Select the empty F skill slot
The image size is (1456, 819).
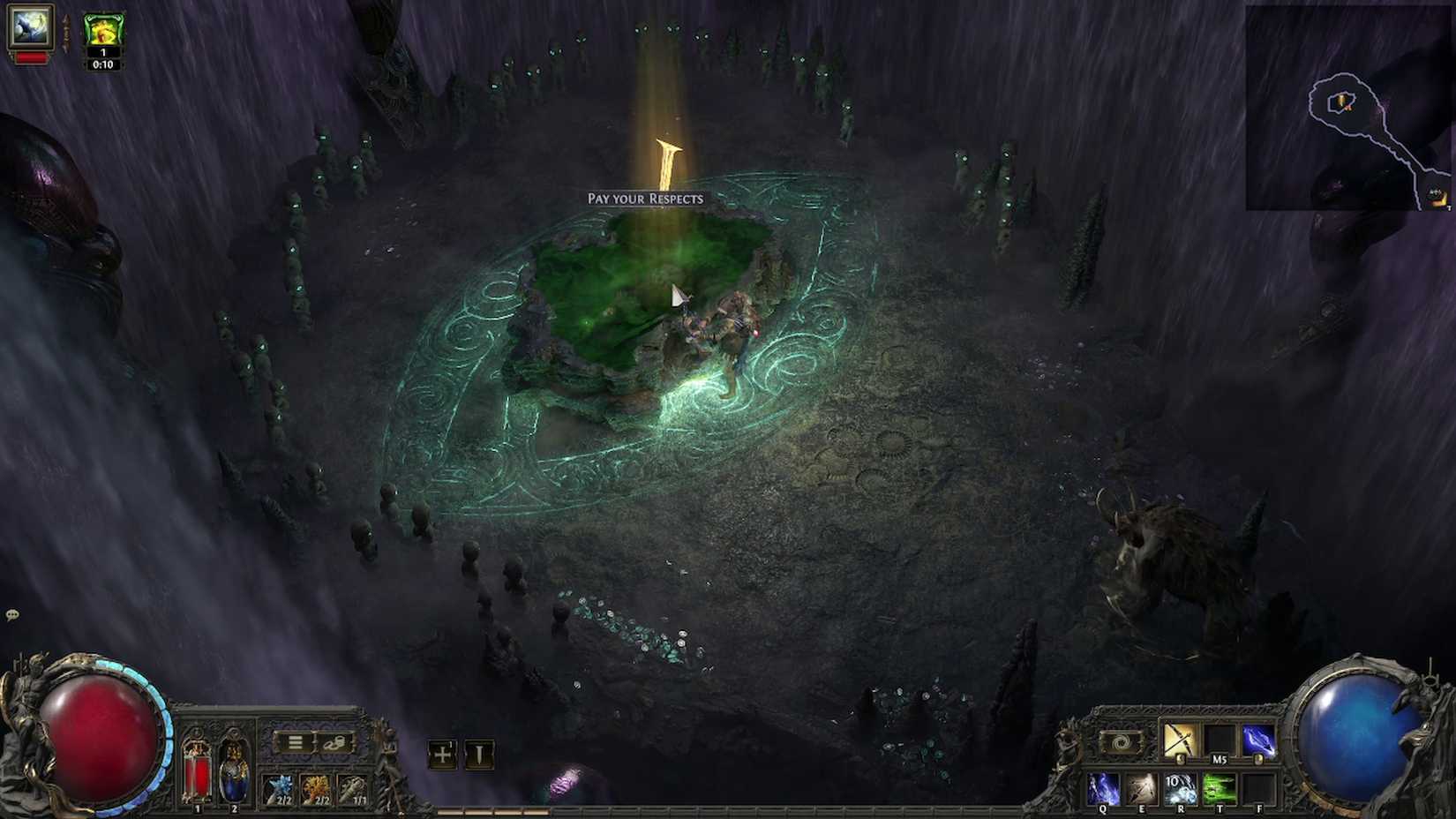click(x=1257, y=788)
